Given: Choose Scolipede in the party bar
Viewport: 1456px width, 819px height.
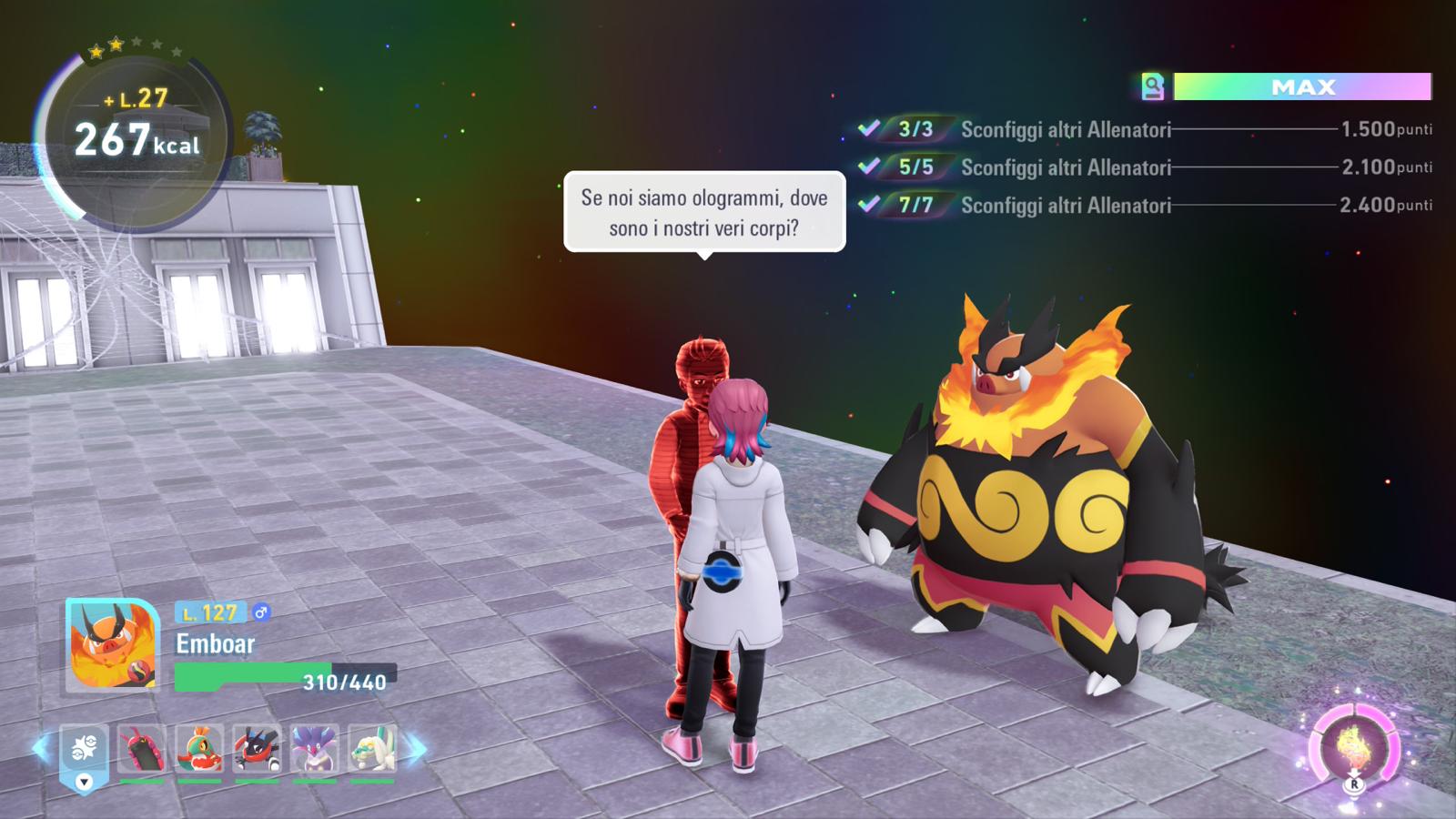Looking at the screenshot, I should 142,748.
